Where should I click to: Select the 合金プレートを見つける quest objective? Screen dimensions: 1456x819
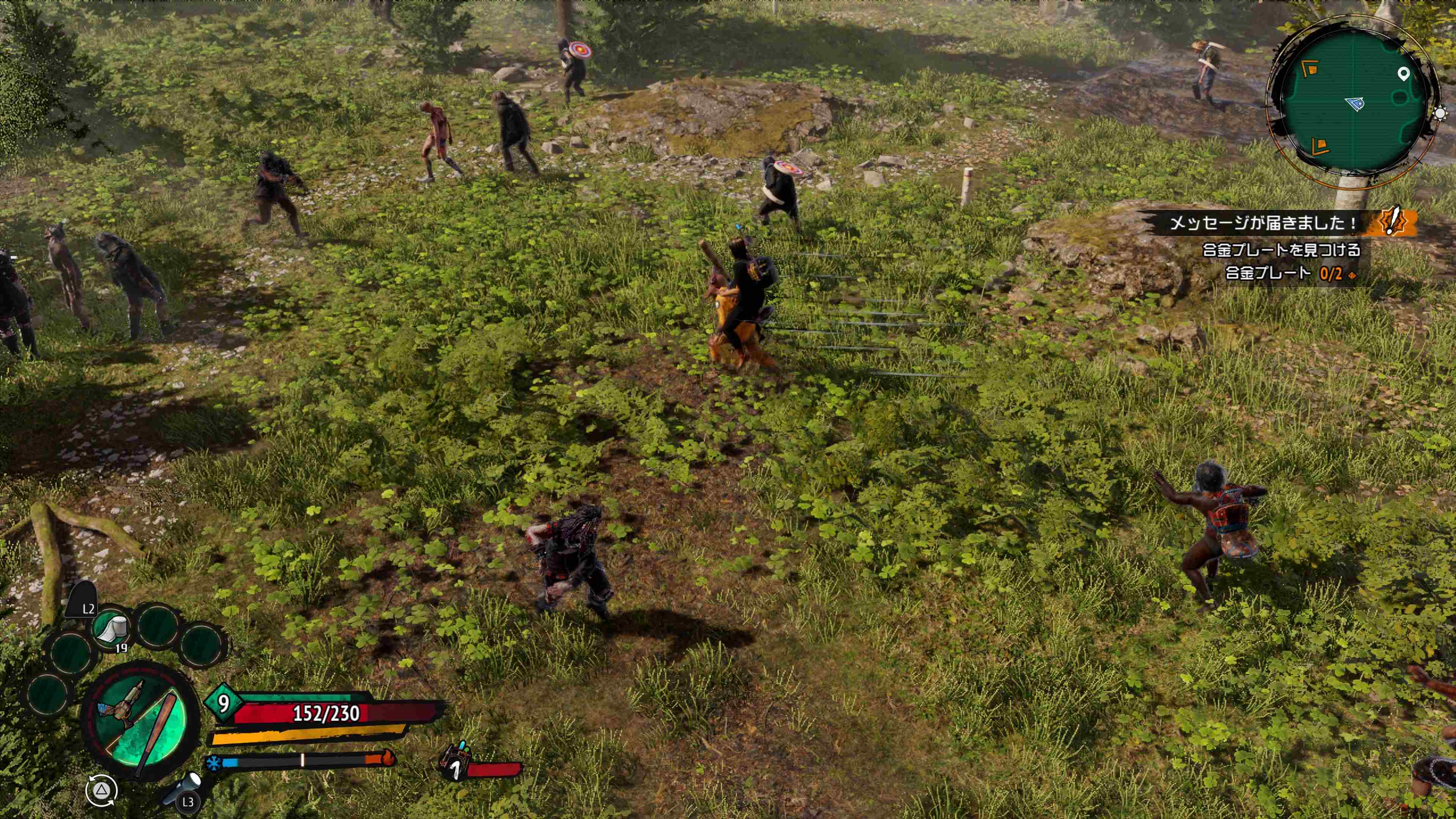1281,250
